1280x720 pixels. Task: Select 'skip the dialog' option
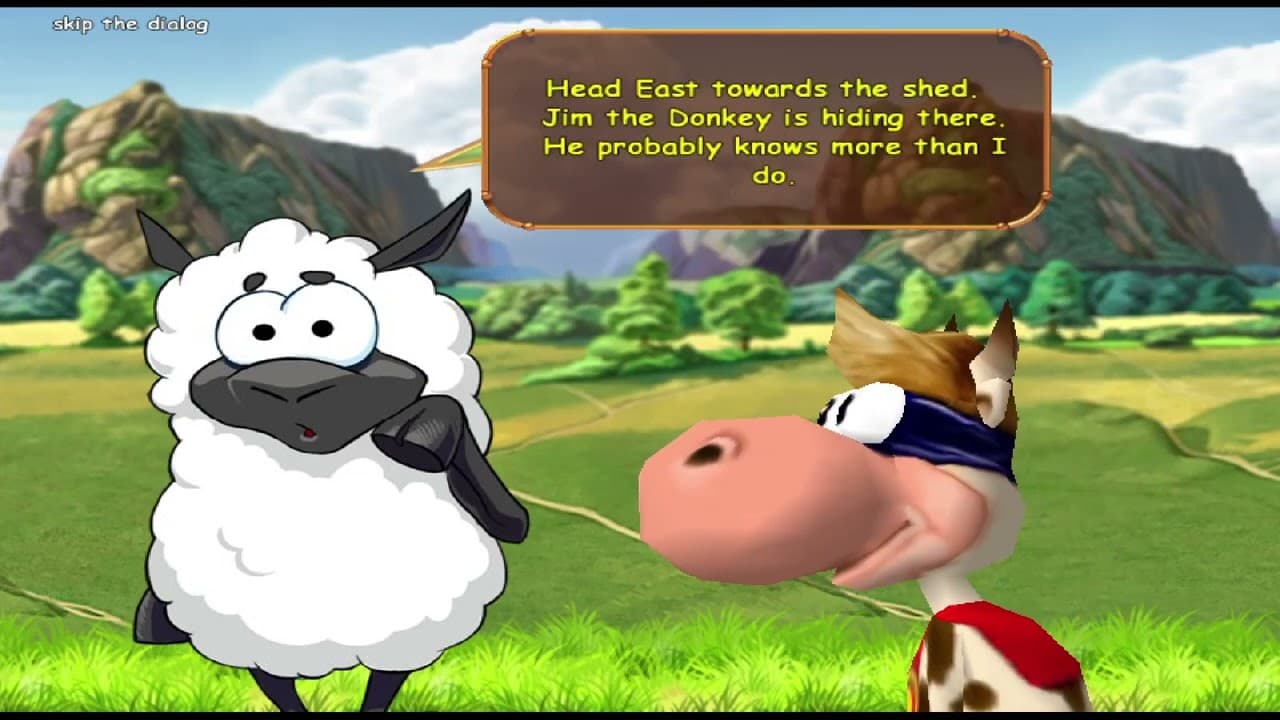click(130, 22)
